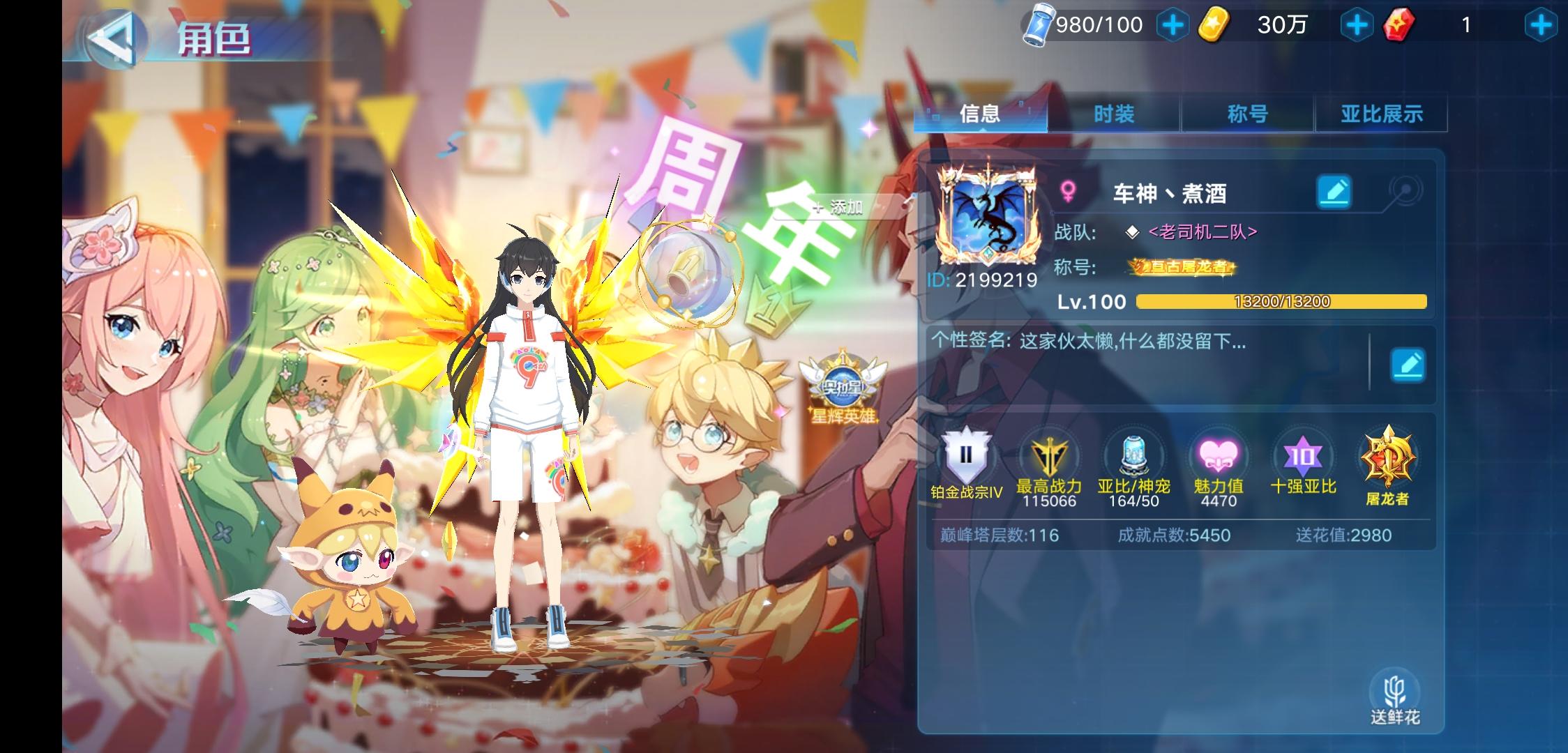This screenshot has height=753, width=1568.
Task: Open the 屠龙者 emblem icon
Action: (1388, 460)
